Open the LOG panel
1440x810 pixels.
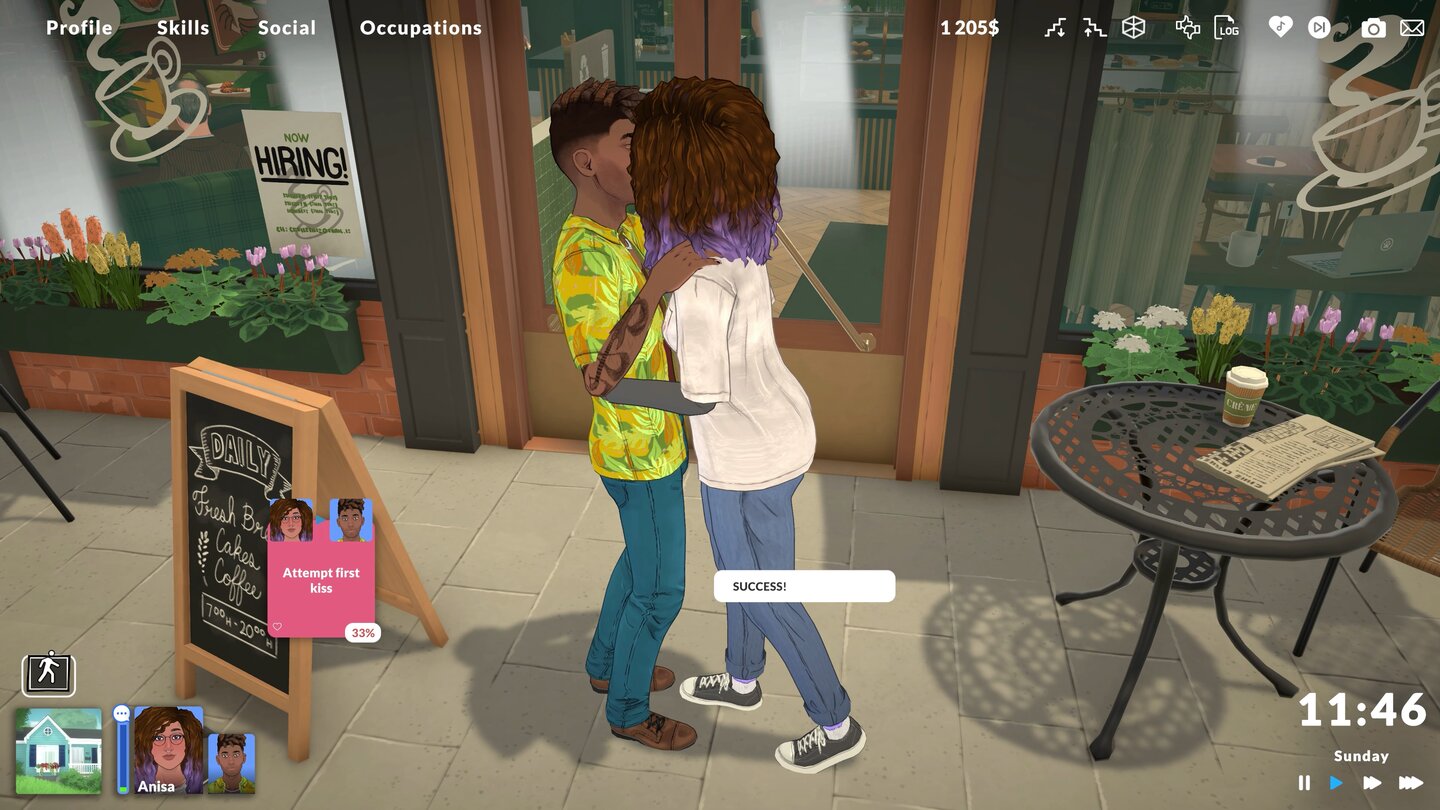coord(1225,28)
